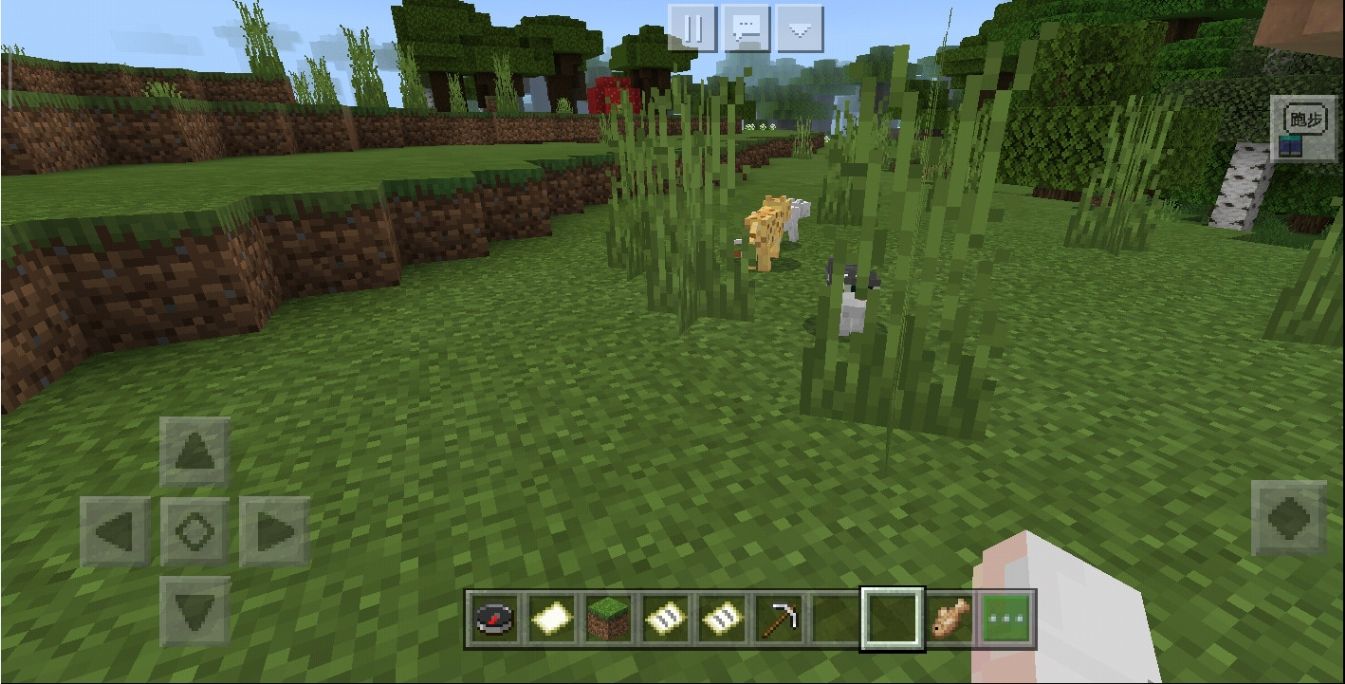The height and width of the screenshot is (684, 1345).
Task: Tap the center diamond sneak button
Action: click(x=195, y=532)
